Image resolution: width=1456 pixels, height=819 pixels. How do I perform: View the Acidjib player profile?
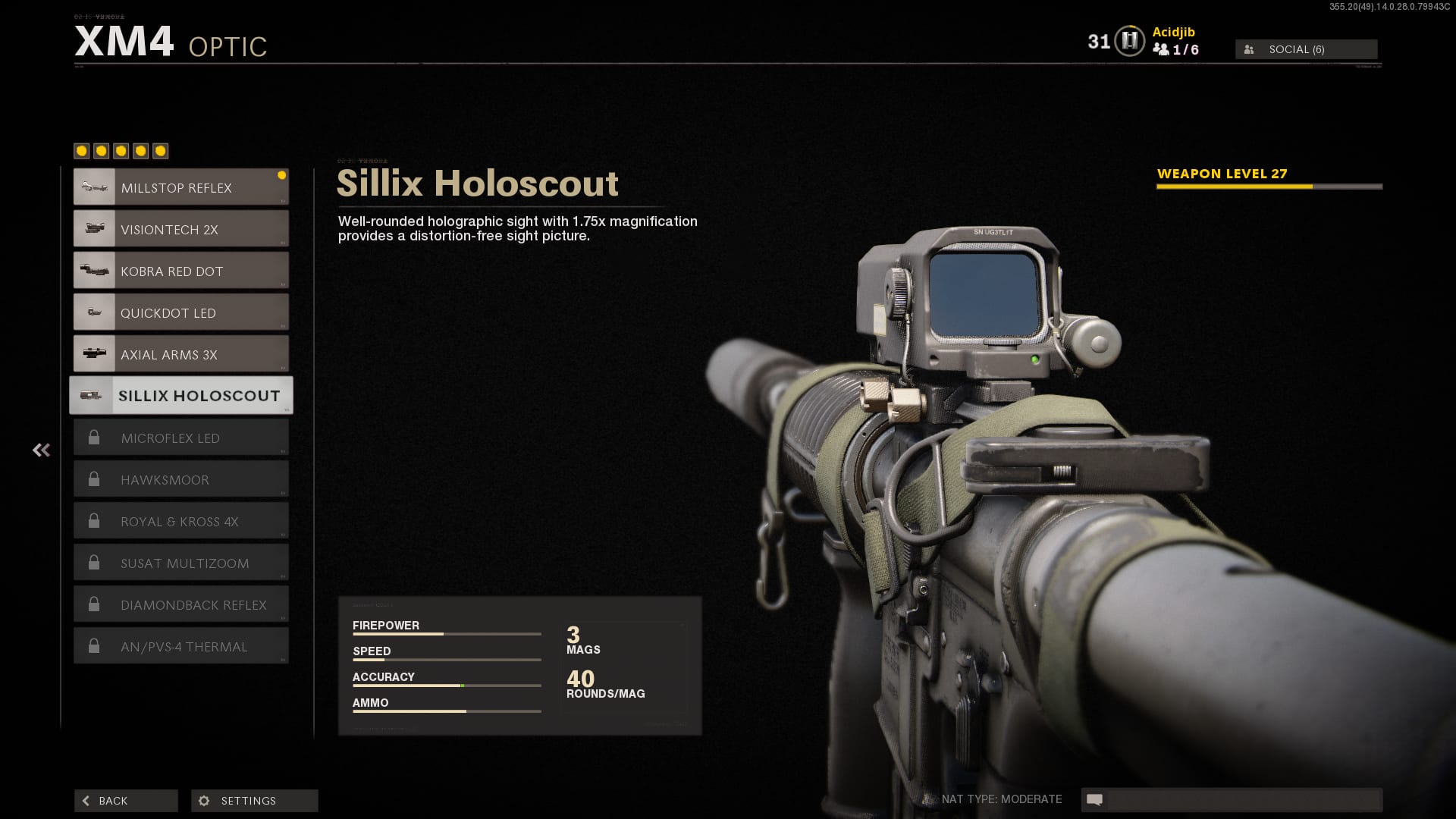1173,32
